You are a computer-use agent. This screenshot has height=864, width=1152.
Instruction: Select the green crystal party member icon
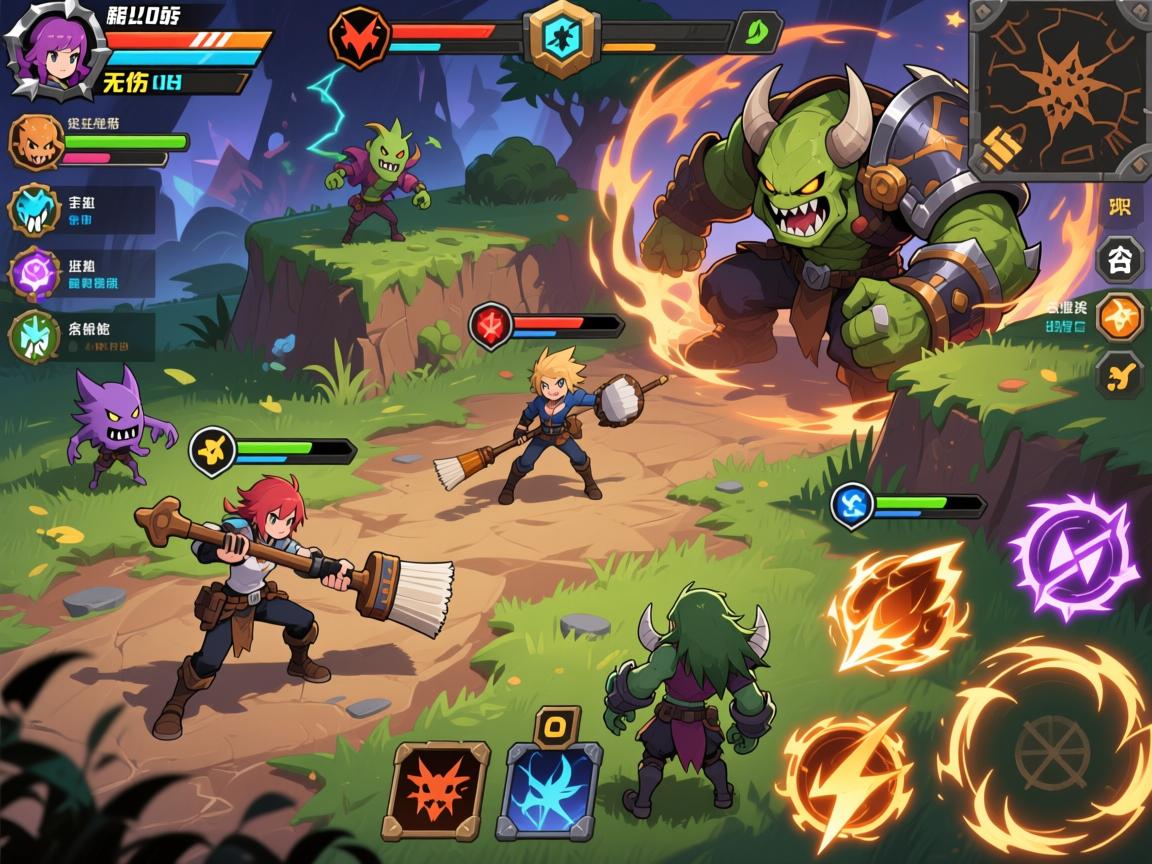pos(36,336)
